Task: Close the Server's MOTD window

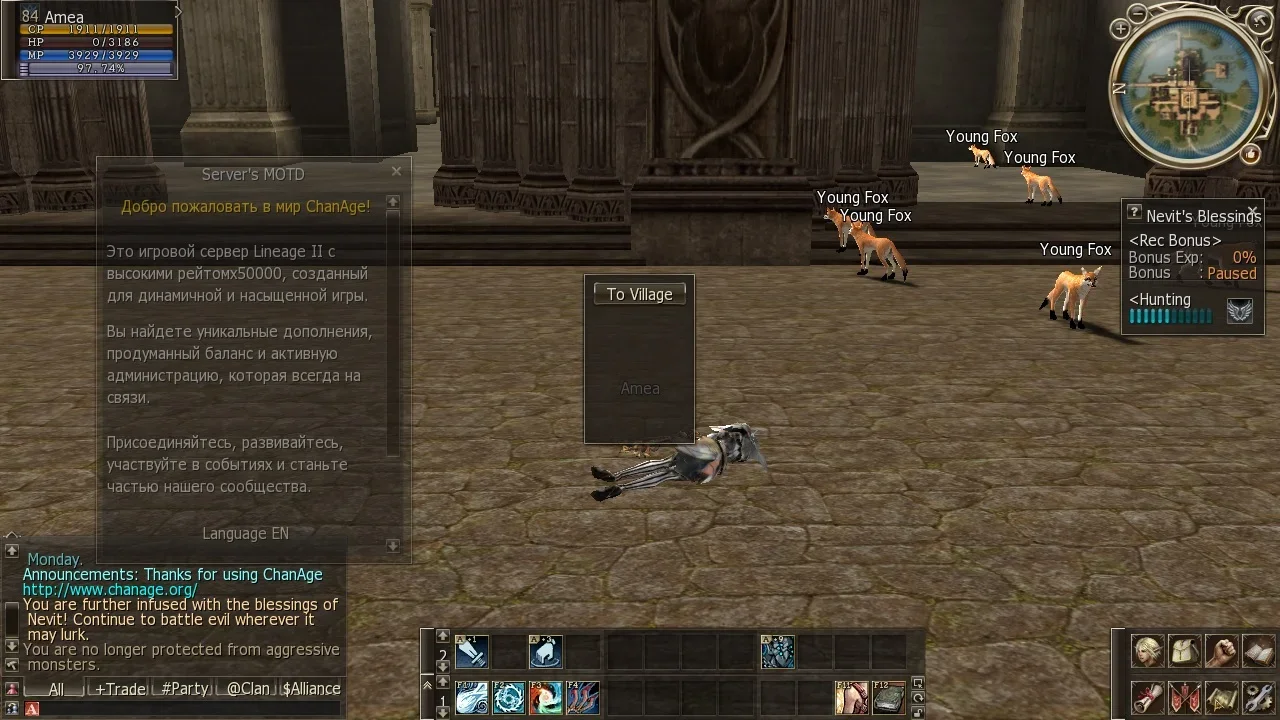Action: [396, 172]
